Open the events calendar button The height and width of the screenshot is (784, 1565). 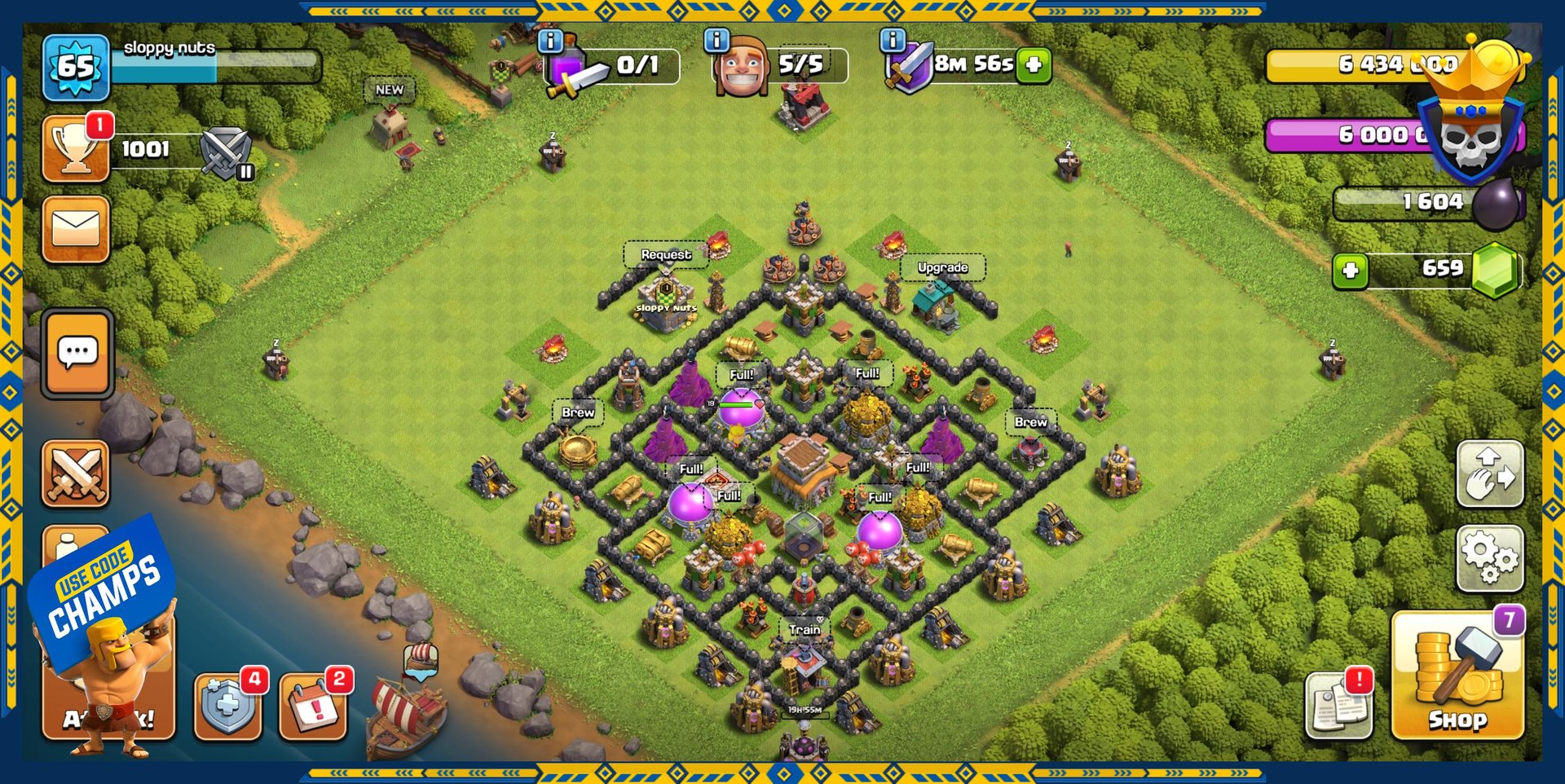click(313, 706)
